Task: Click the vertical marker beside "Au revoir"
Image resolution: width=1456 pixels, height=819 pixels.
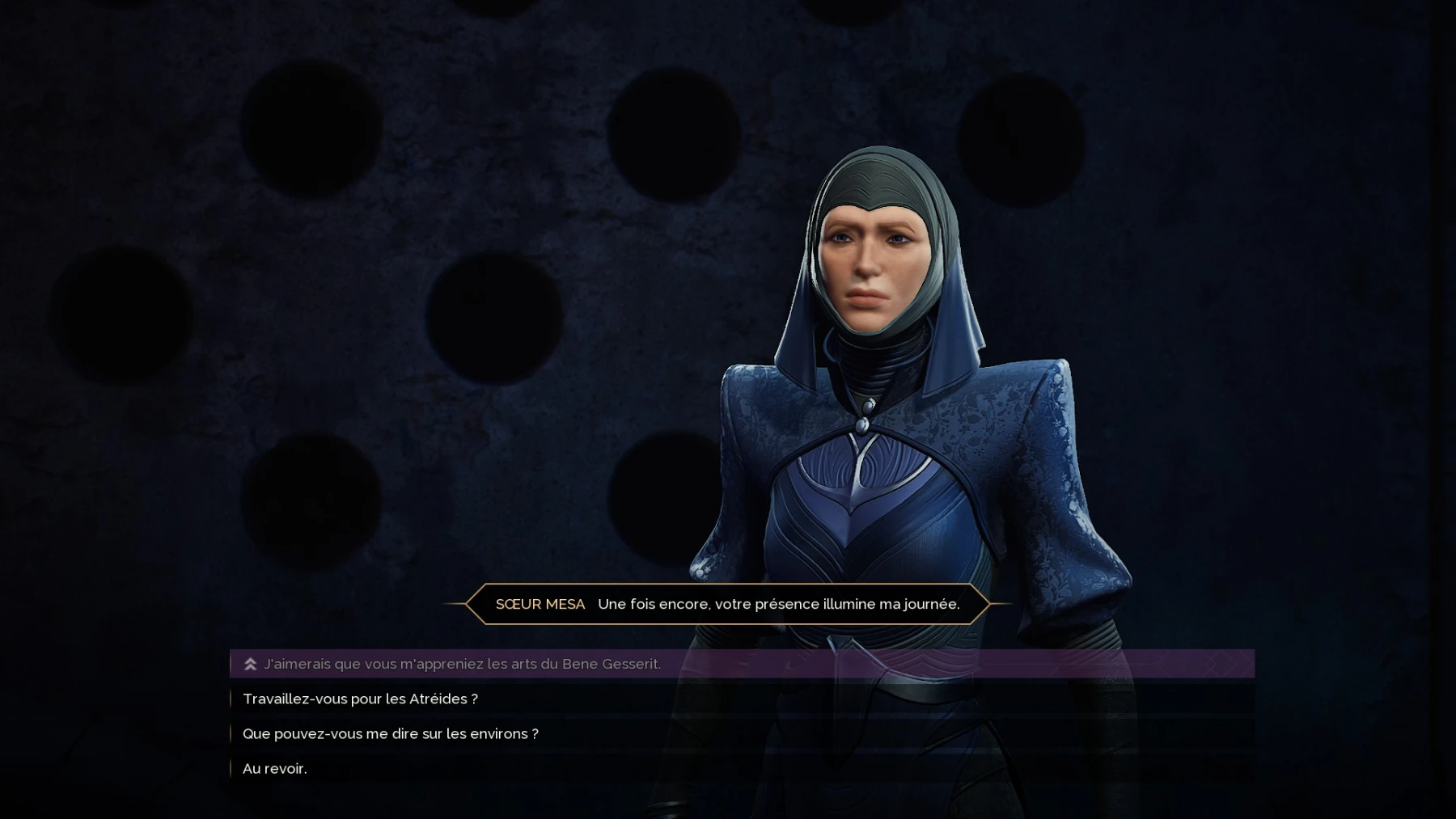Action: (x=231, y=768)
